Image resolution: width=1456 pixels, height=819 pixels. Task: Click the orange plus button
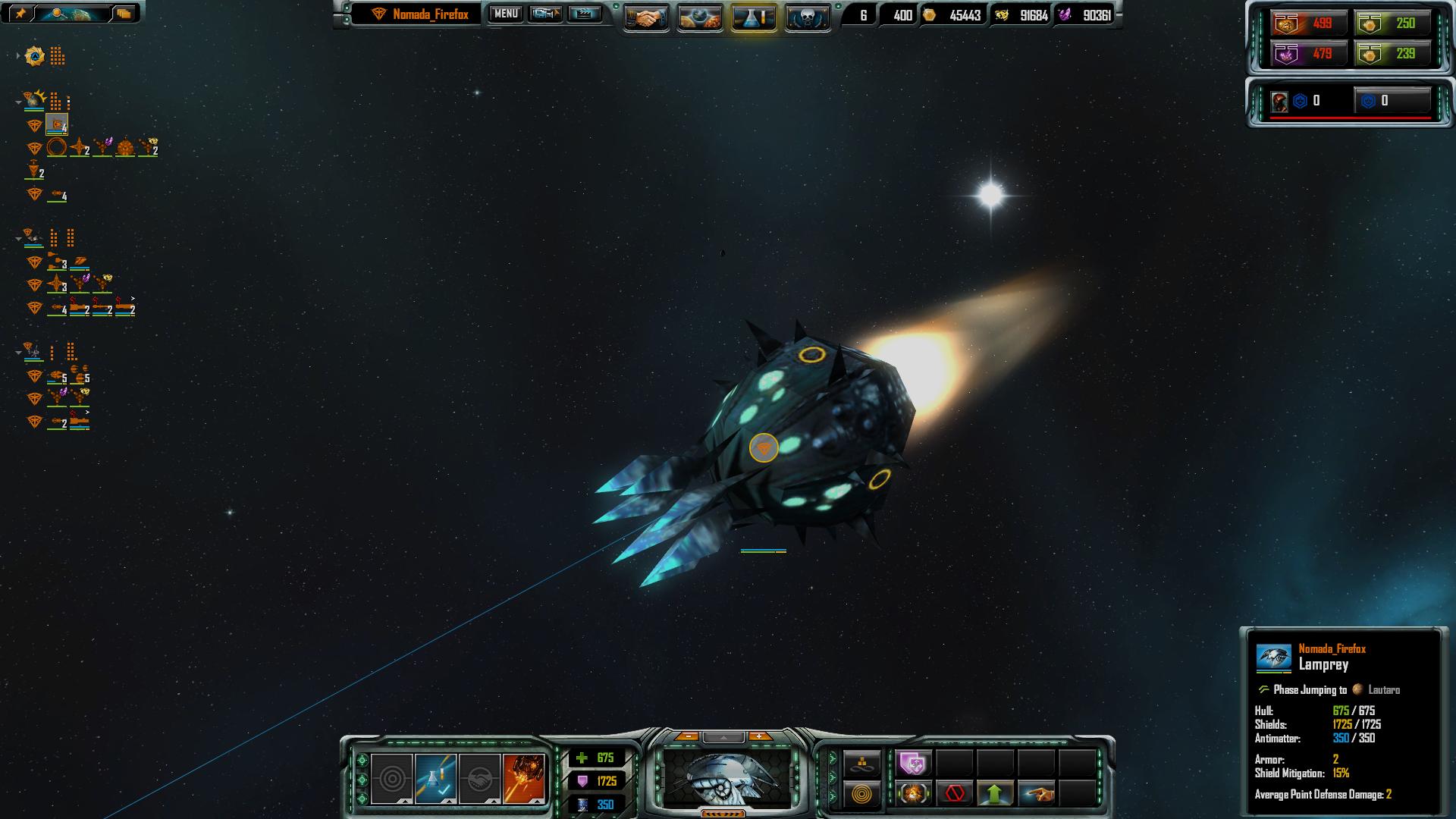click(x=760, y=736)
